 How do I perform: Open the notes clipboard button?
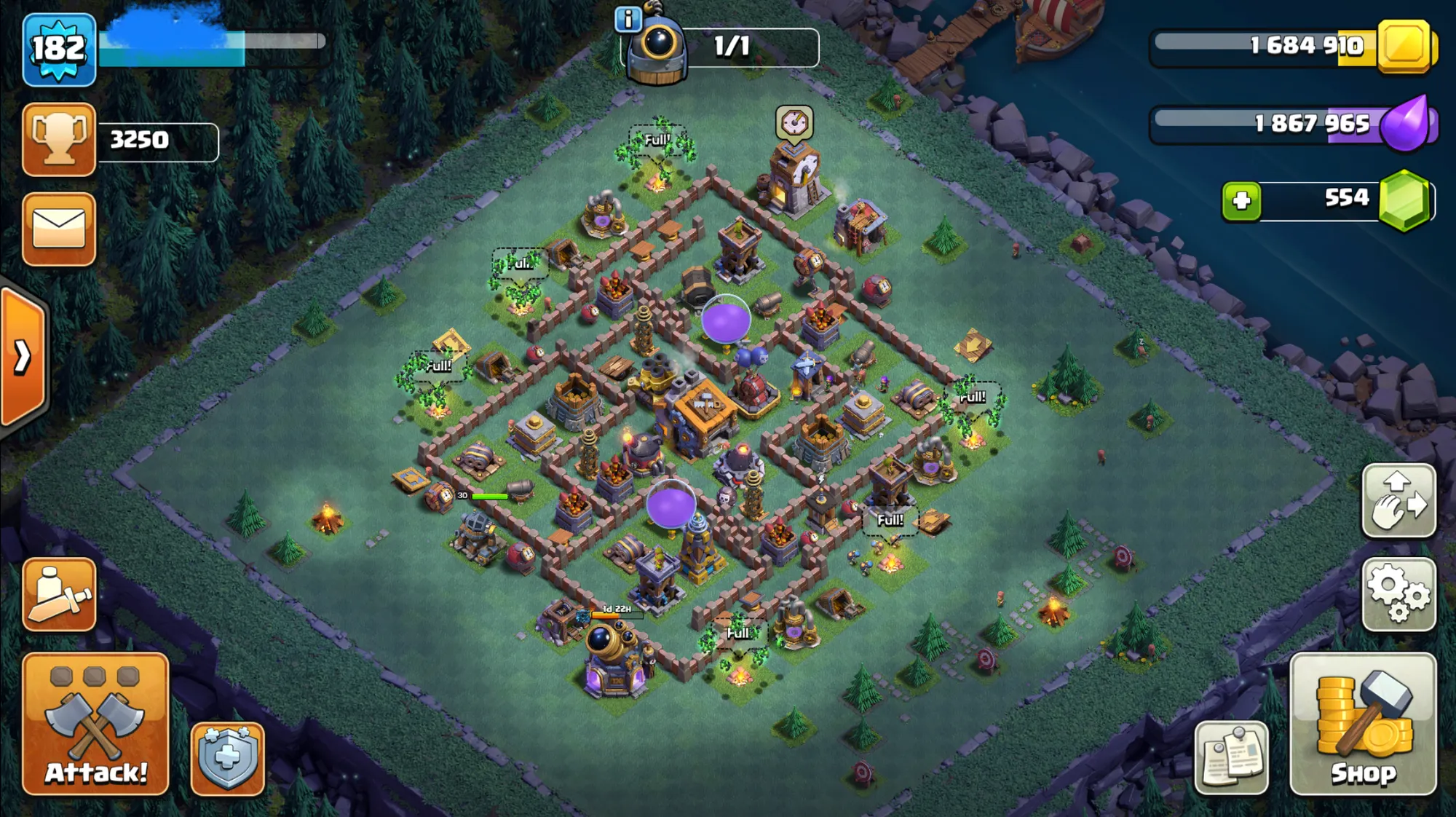click(x=1231, y=758)
